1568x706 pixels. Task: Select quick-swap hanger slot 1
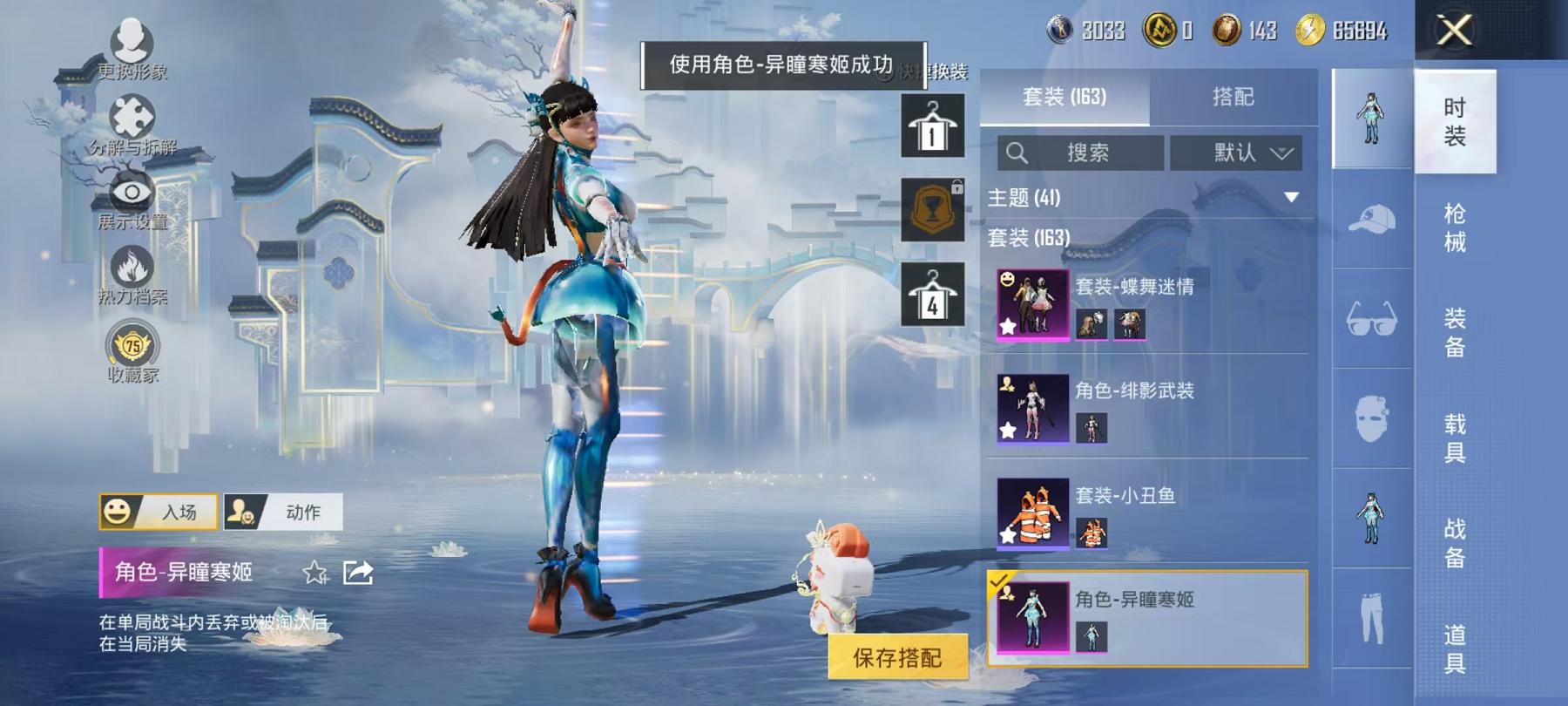pyautogui.click(x=934, y=126)
